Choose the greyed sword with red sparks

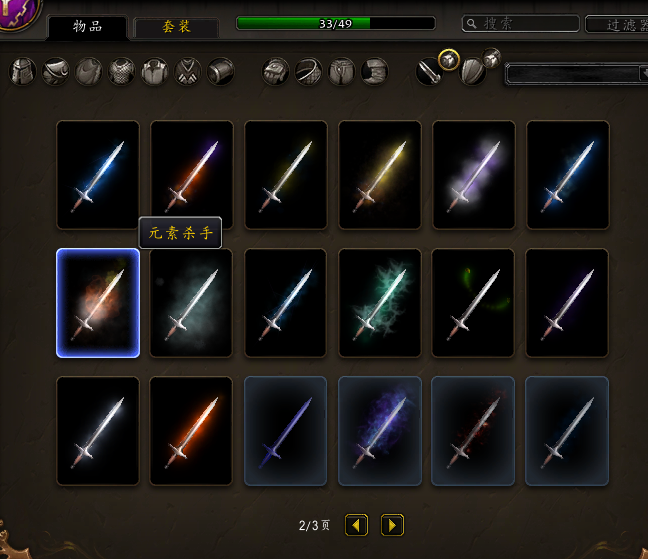[x=474, y=431]
